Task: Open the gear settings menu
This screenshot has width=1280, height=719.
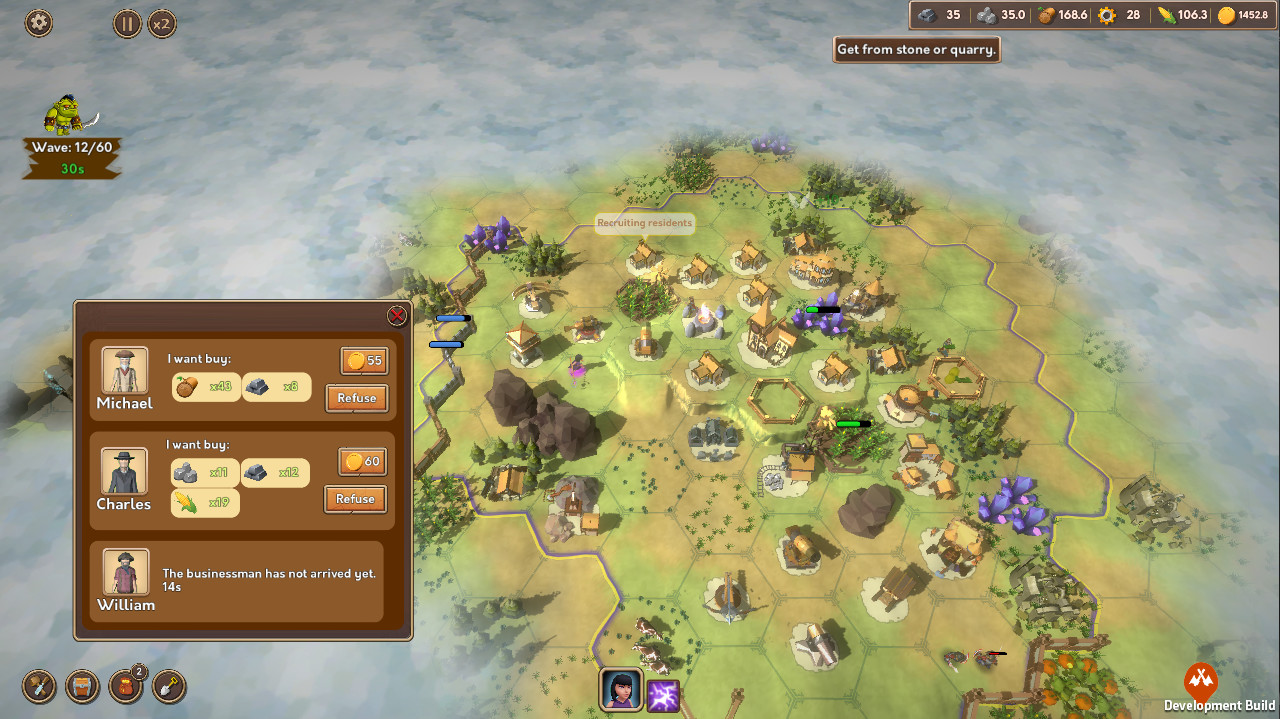Action: [39, 23]
